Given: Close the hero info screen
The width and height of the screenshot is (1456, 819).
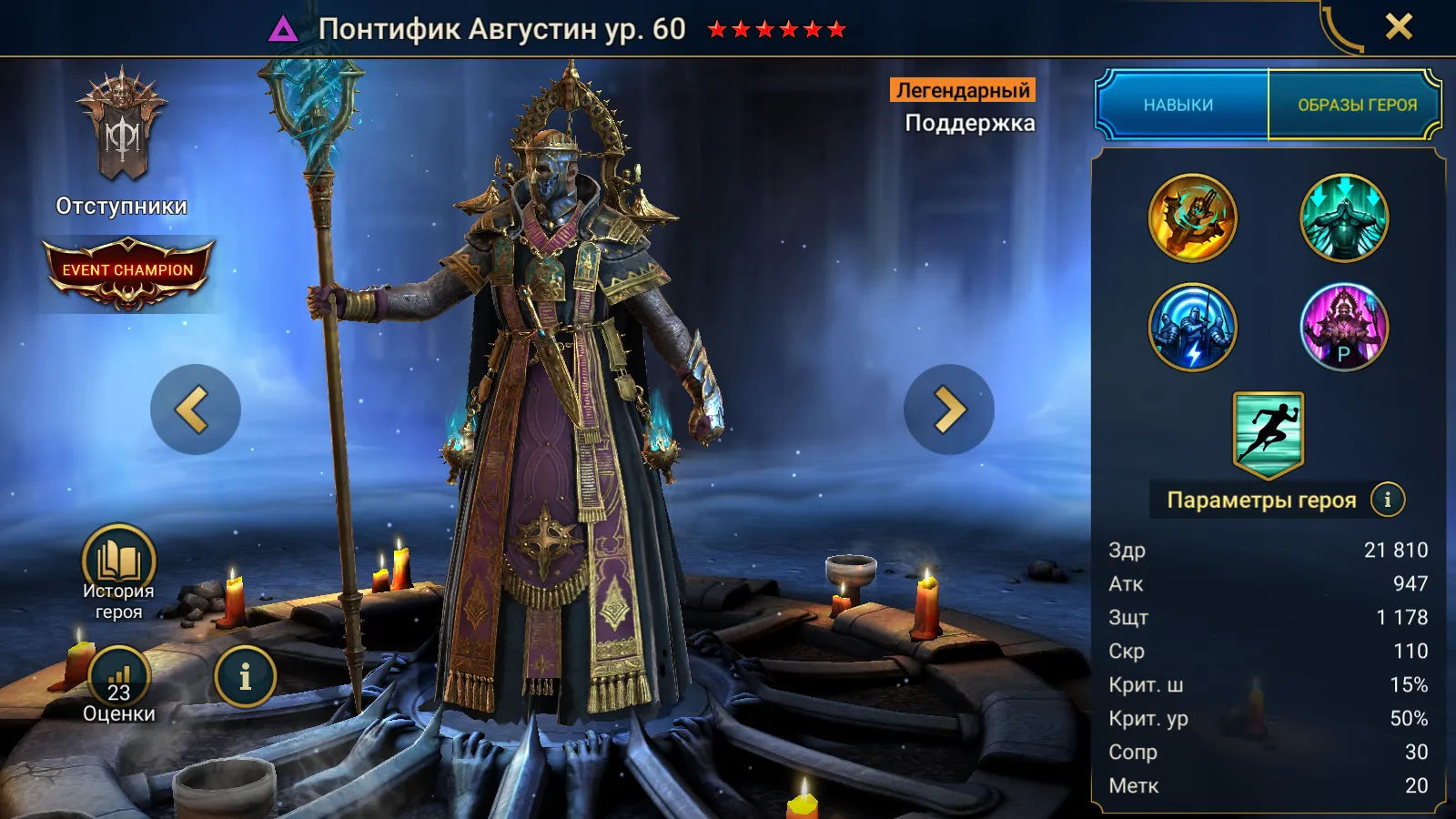Looking at the screenshot, I should (x=1399, y=26).
